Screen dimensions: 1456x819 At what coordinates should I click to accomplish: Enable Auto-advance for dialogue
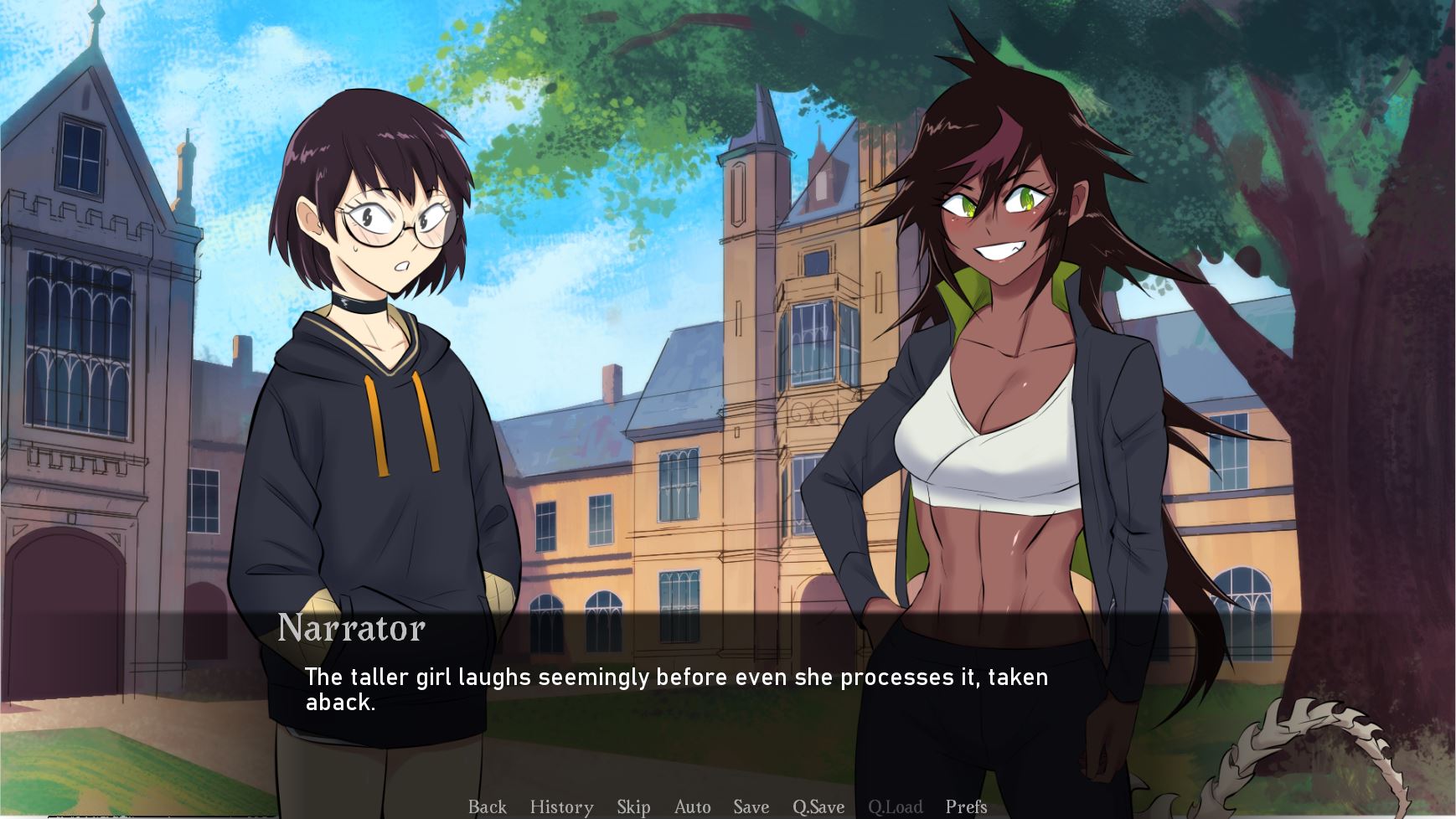point(692,806)
